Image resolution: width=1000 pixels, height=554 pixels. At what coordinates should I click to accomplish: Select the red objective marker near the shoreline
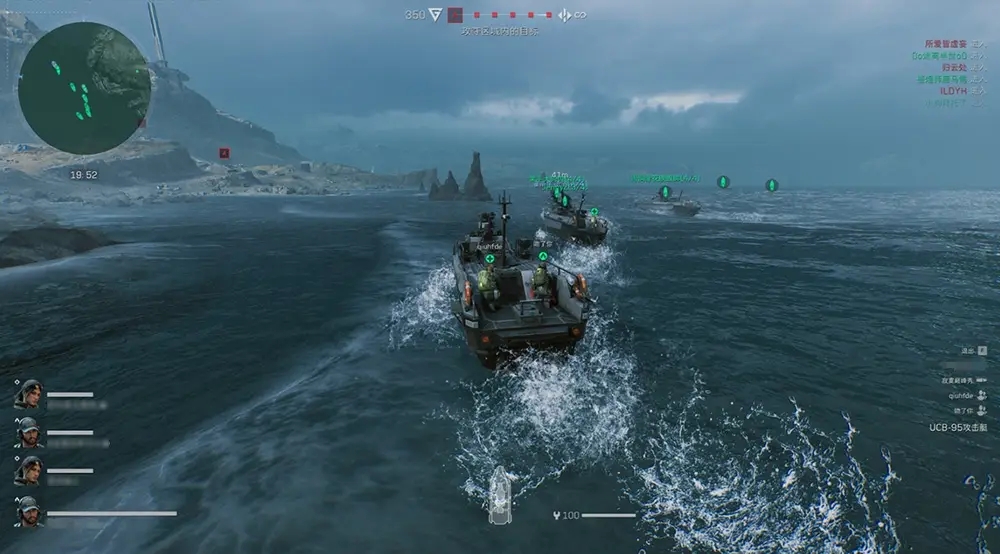[224, 153]
